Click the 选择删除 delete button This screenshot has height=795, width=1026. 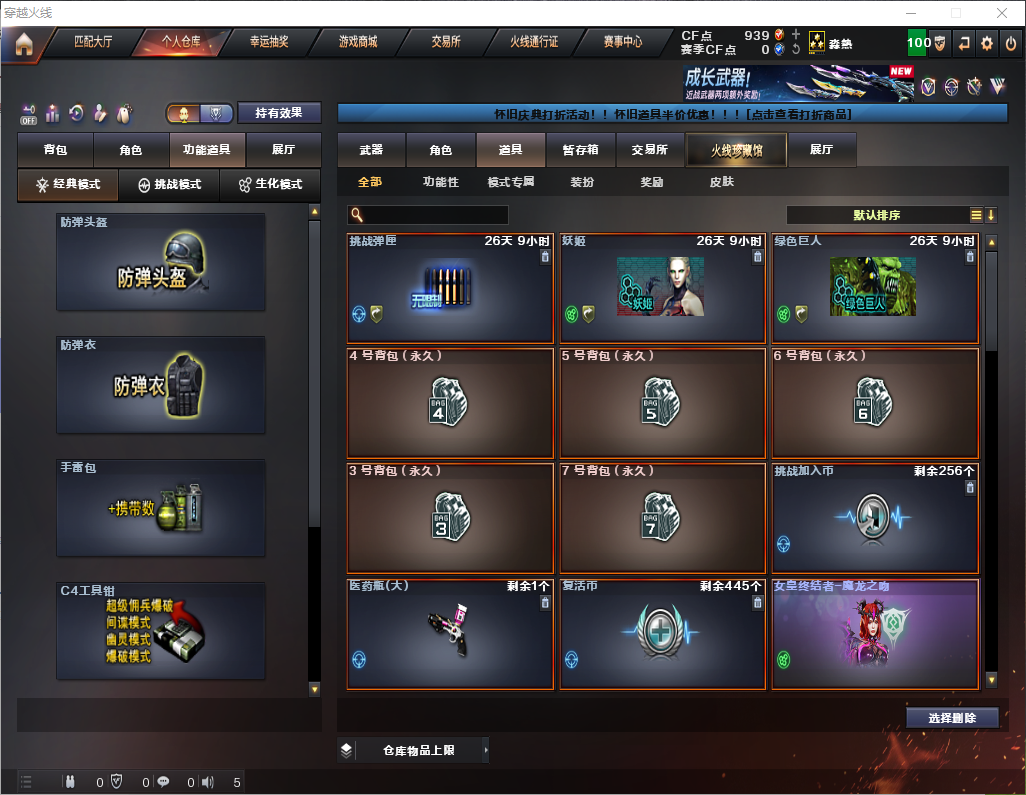[x=952, y=718]
